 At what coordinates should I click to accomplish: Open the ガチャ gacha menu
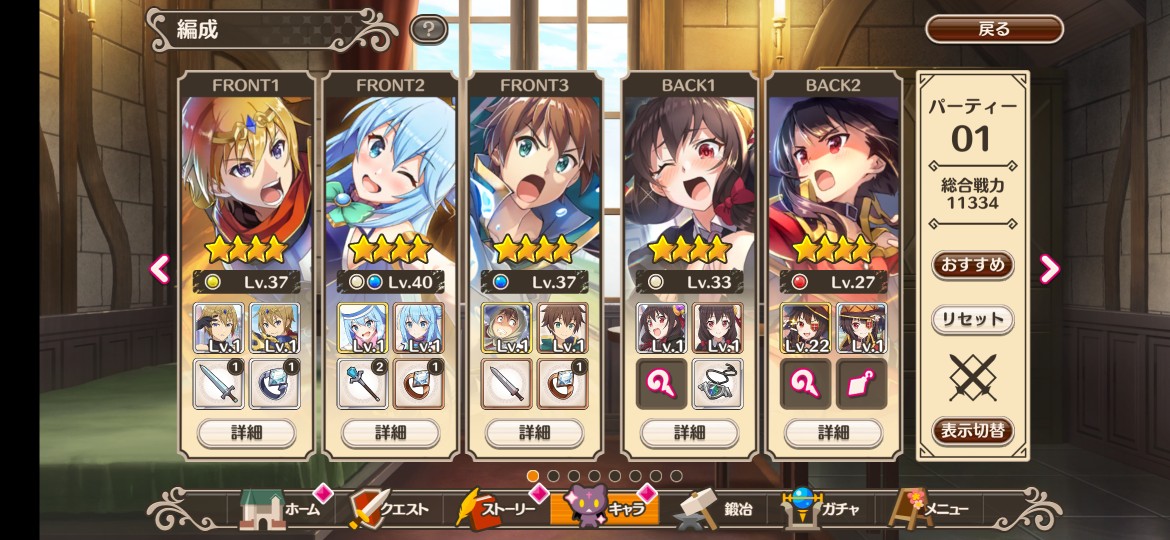tap(818, 509)
